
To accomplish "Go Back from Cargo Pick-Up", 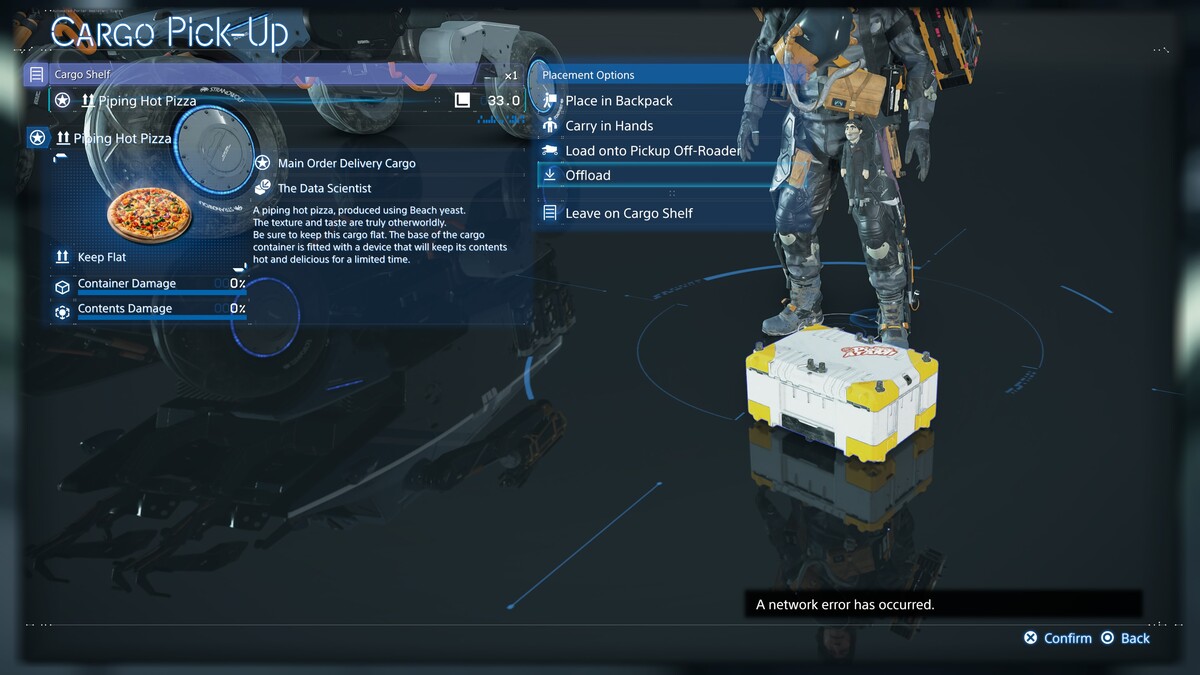I will coord(1125,638).
